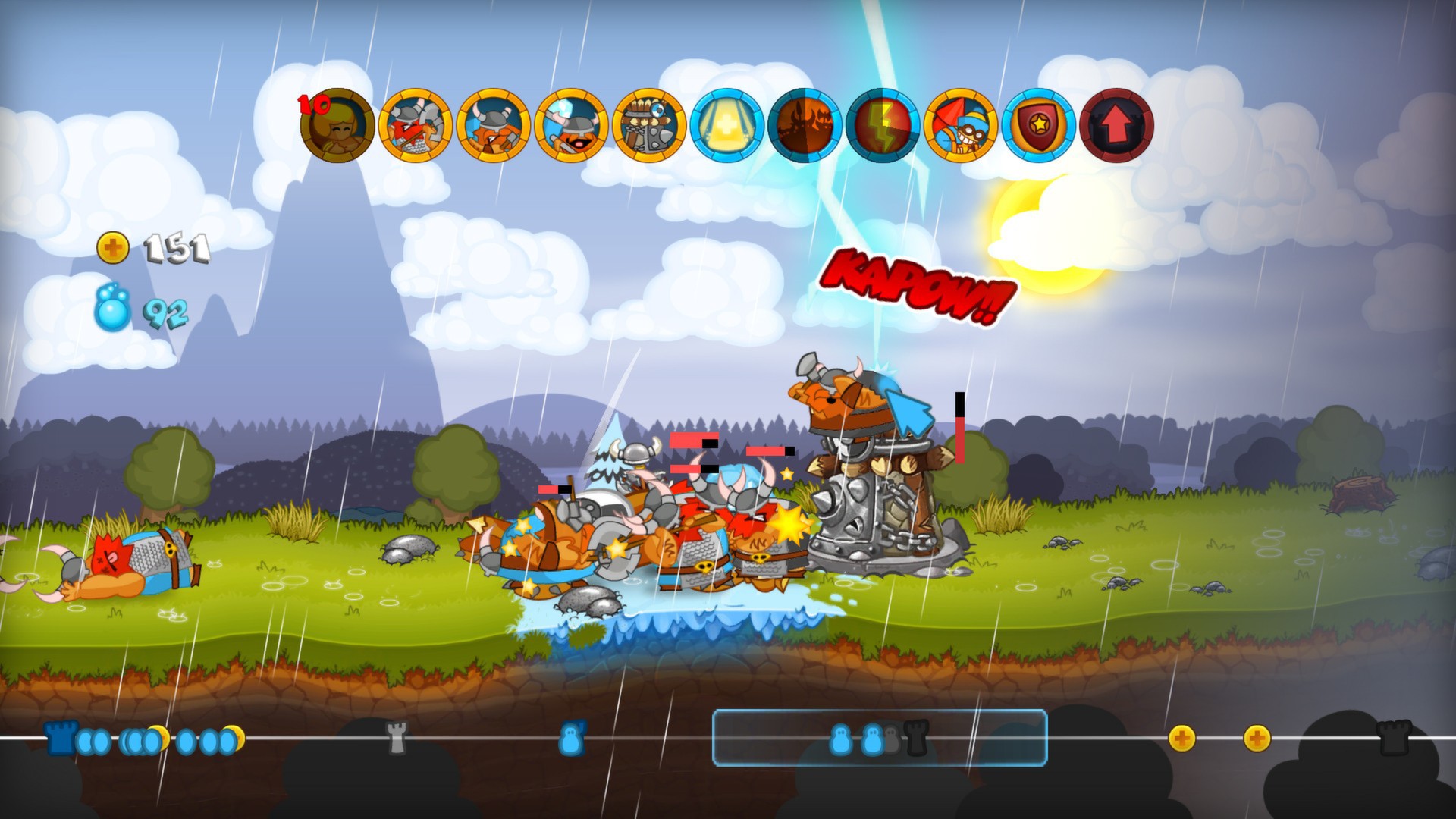Screen dimensions: 1456x819
Task: Click the red health bar above the enemy tower
Action: (959, 440)
